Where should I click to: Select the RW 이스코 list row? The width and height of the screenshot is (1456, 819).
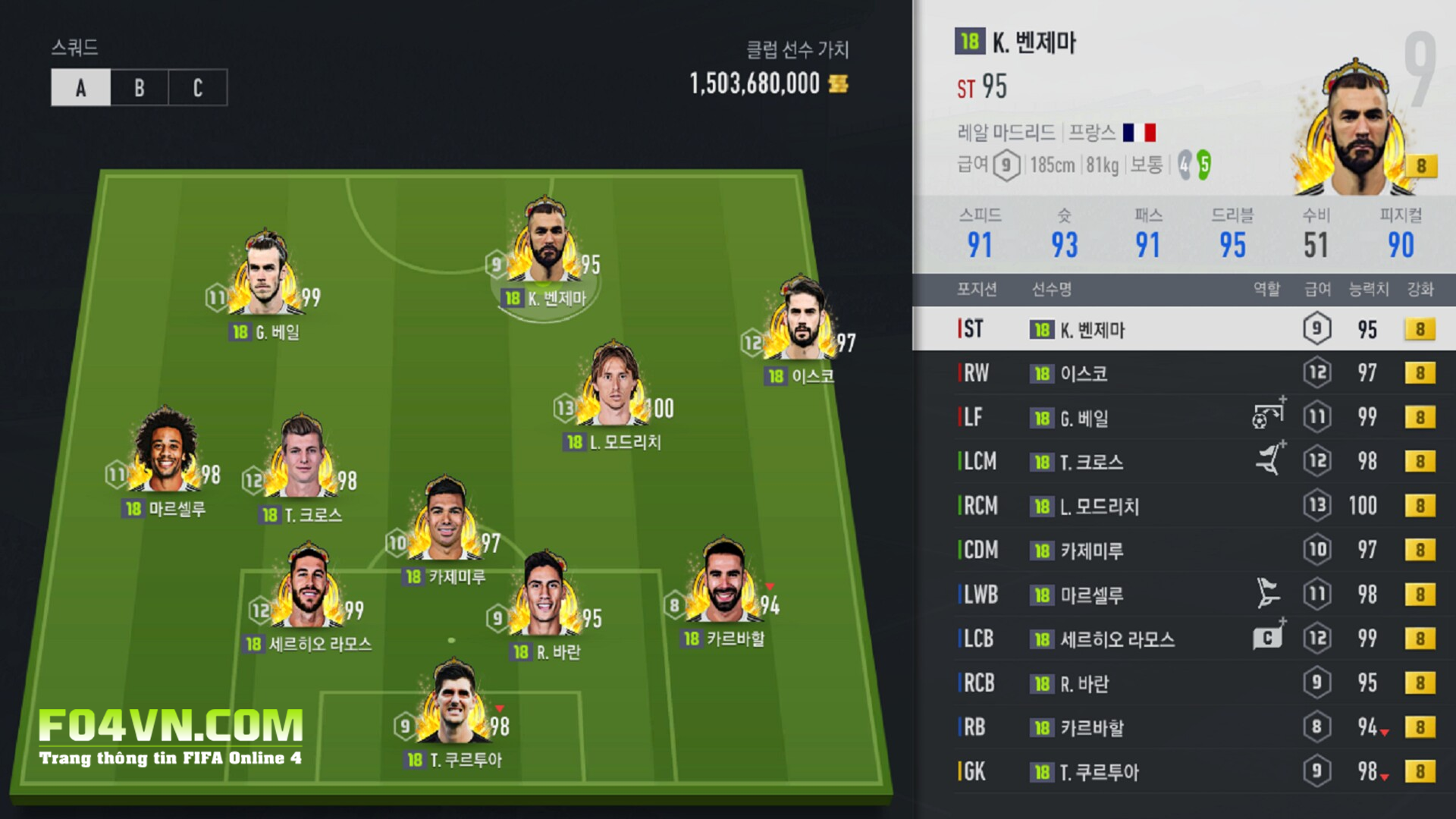(1183, 373)
